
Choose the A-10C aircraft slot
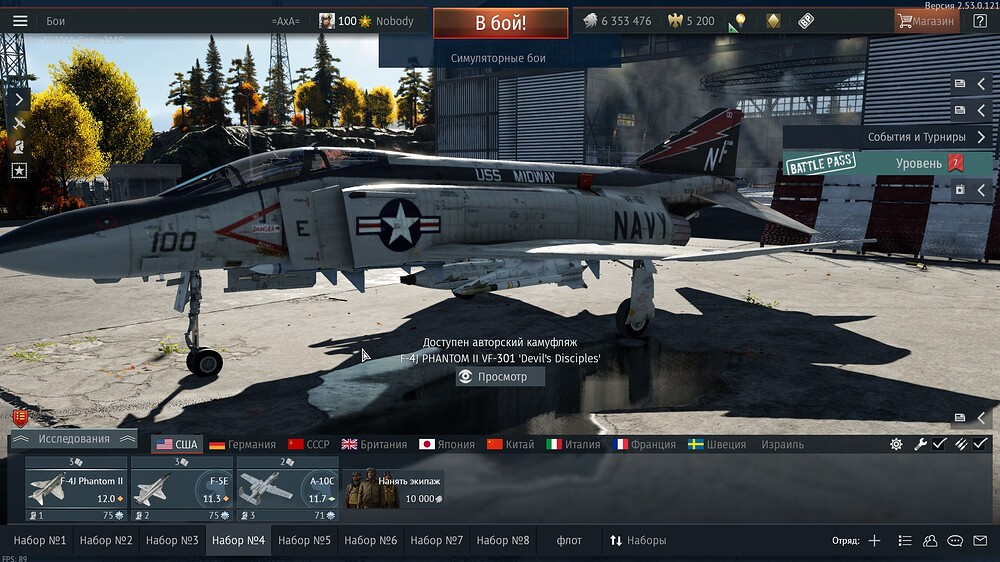[288, 490]
